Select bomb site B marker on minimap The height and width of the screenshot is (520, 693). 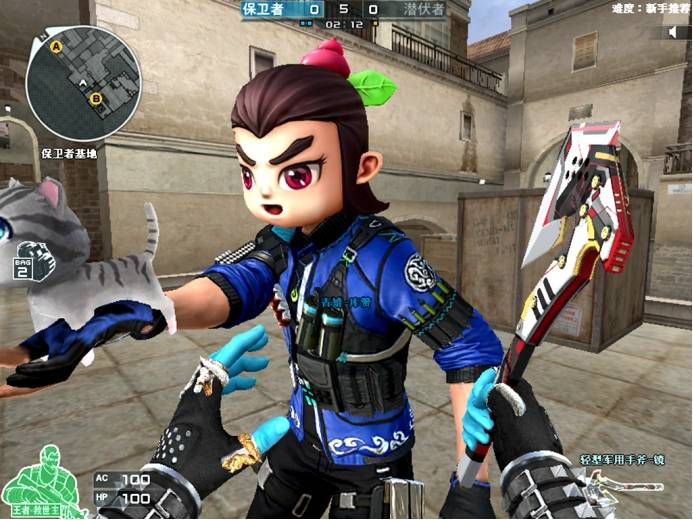tap(96, 98)
